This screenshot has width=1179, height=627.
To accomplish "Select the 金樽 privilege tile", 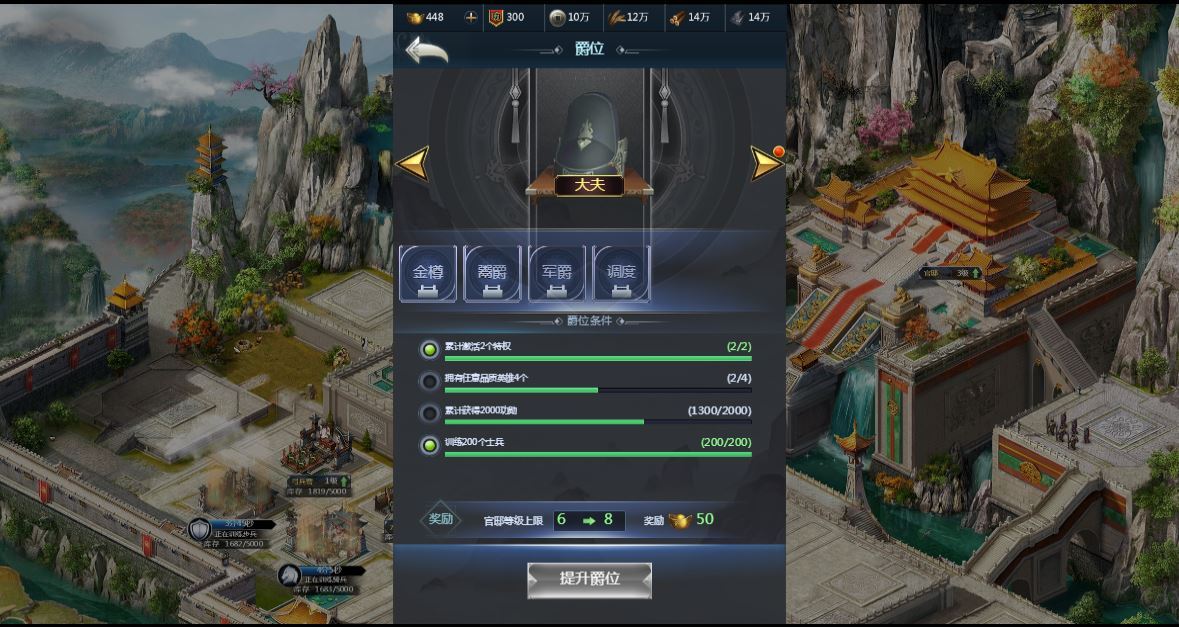I will (428, 273).
